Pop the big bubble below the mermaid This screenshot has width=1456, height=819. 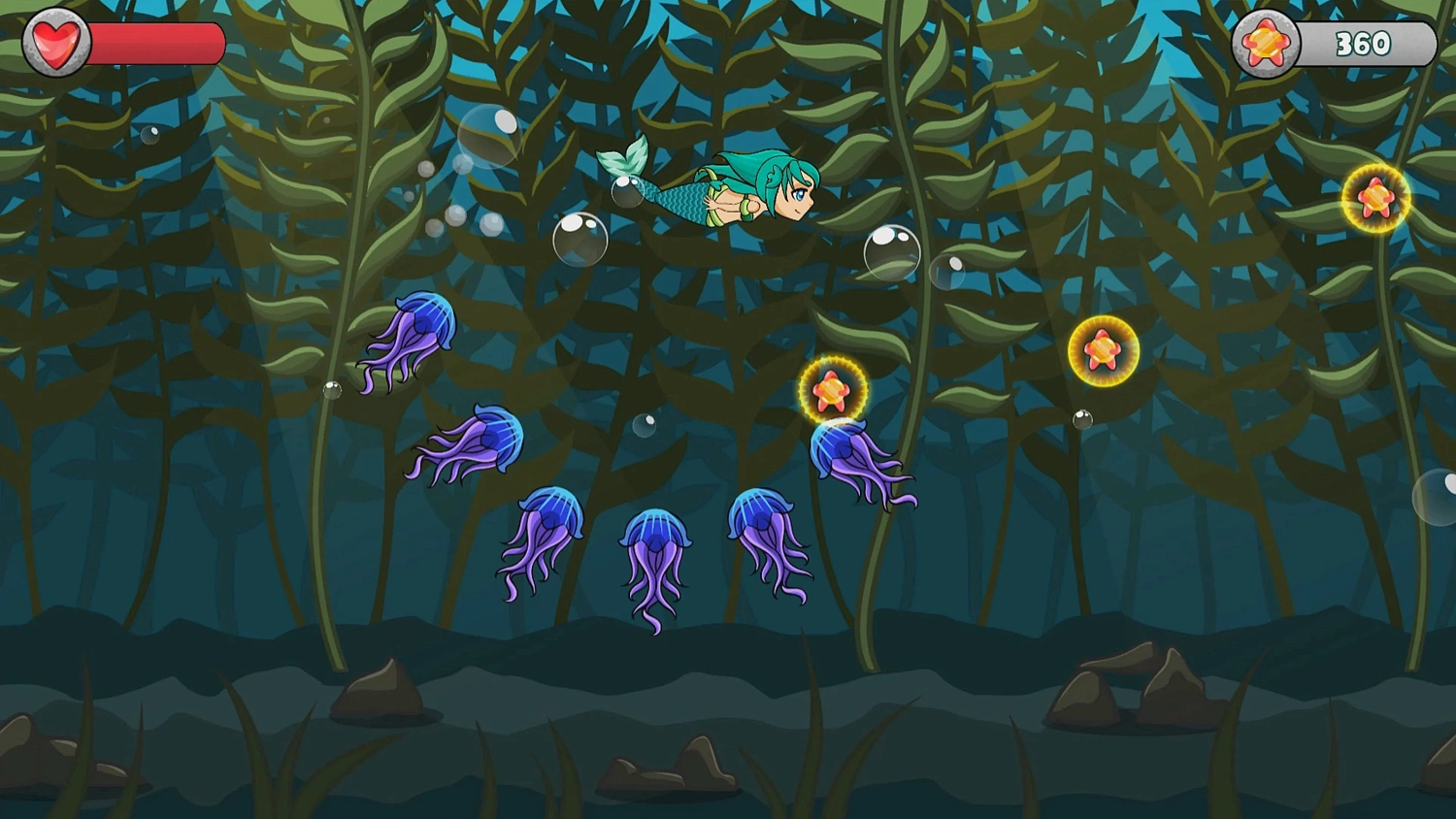point(582,241)
